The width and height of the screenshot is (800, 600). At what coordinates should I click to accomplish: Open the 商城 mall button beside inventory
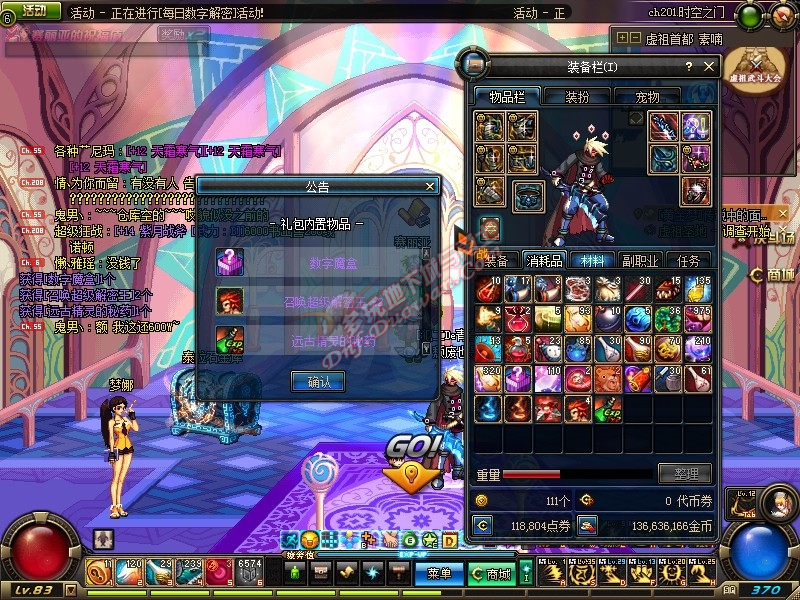coord(776,275)
